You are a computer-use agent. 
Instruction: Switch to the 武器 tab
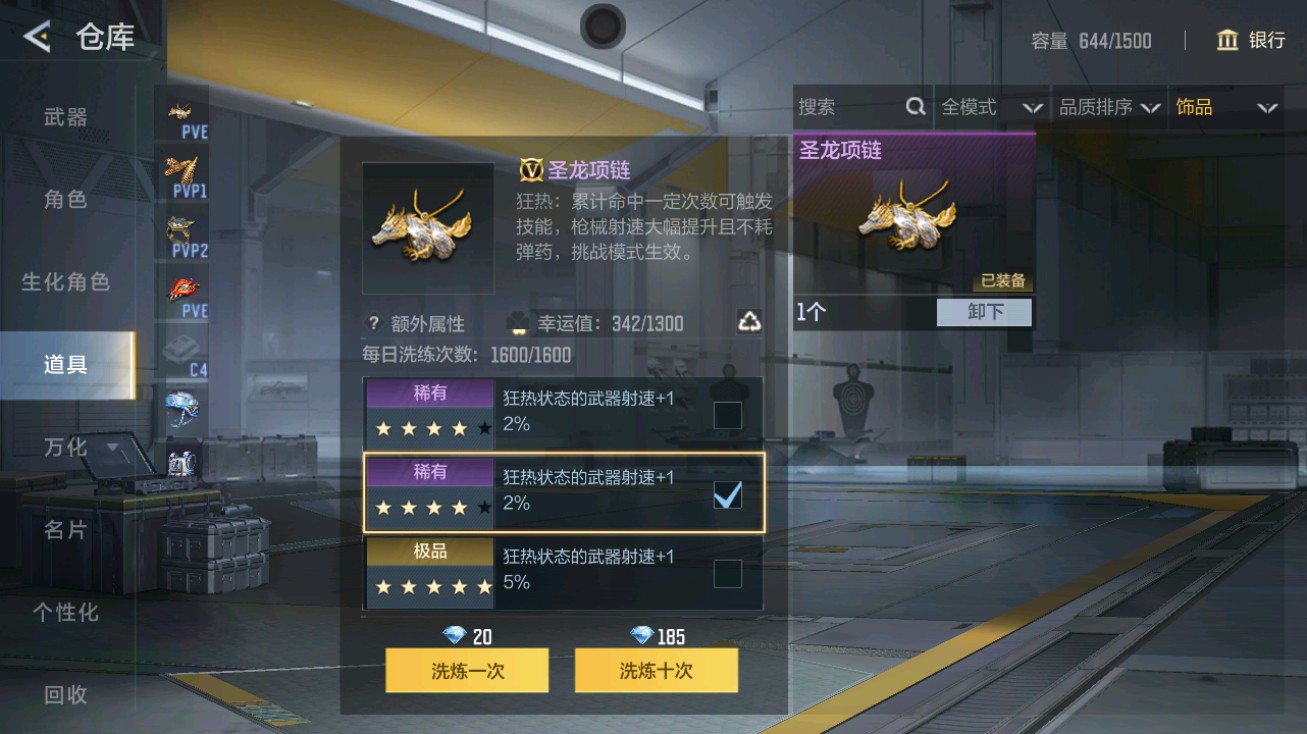coord(65,116)
